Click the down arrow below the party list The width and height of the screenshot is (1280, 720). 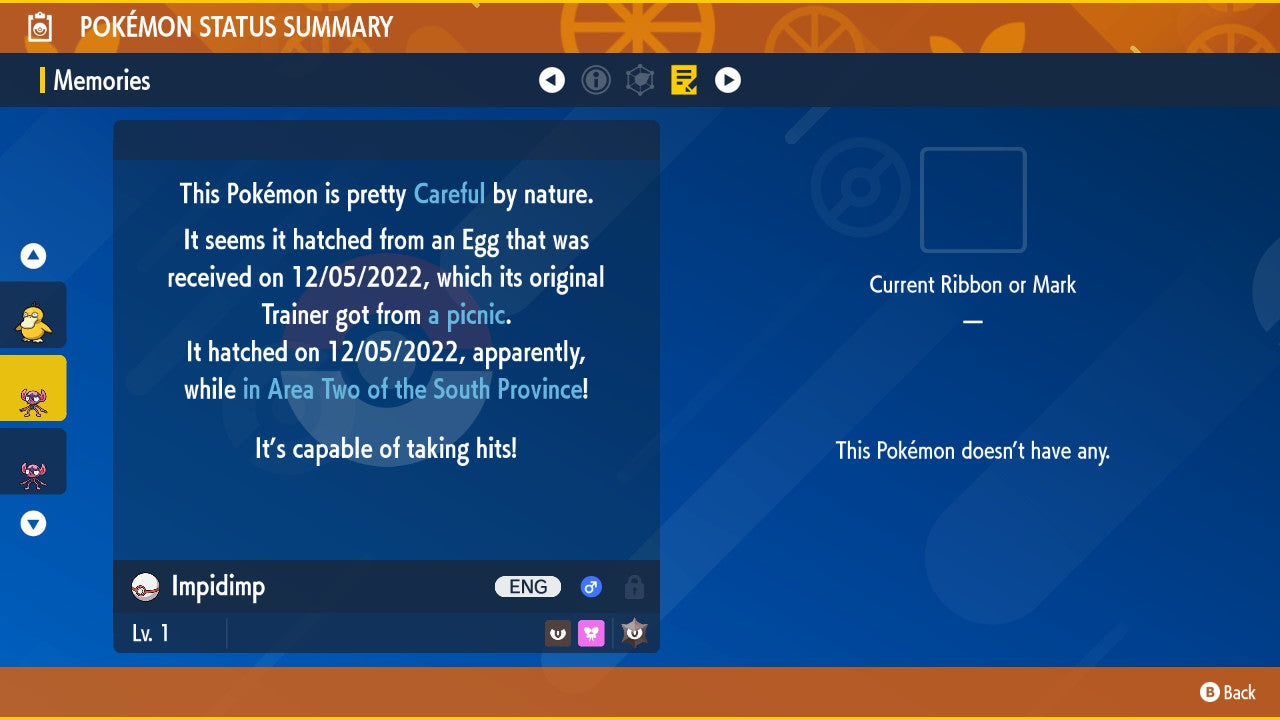coord(32,523)
